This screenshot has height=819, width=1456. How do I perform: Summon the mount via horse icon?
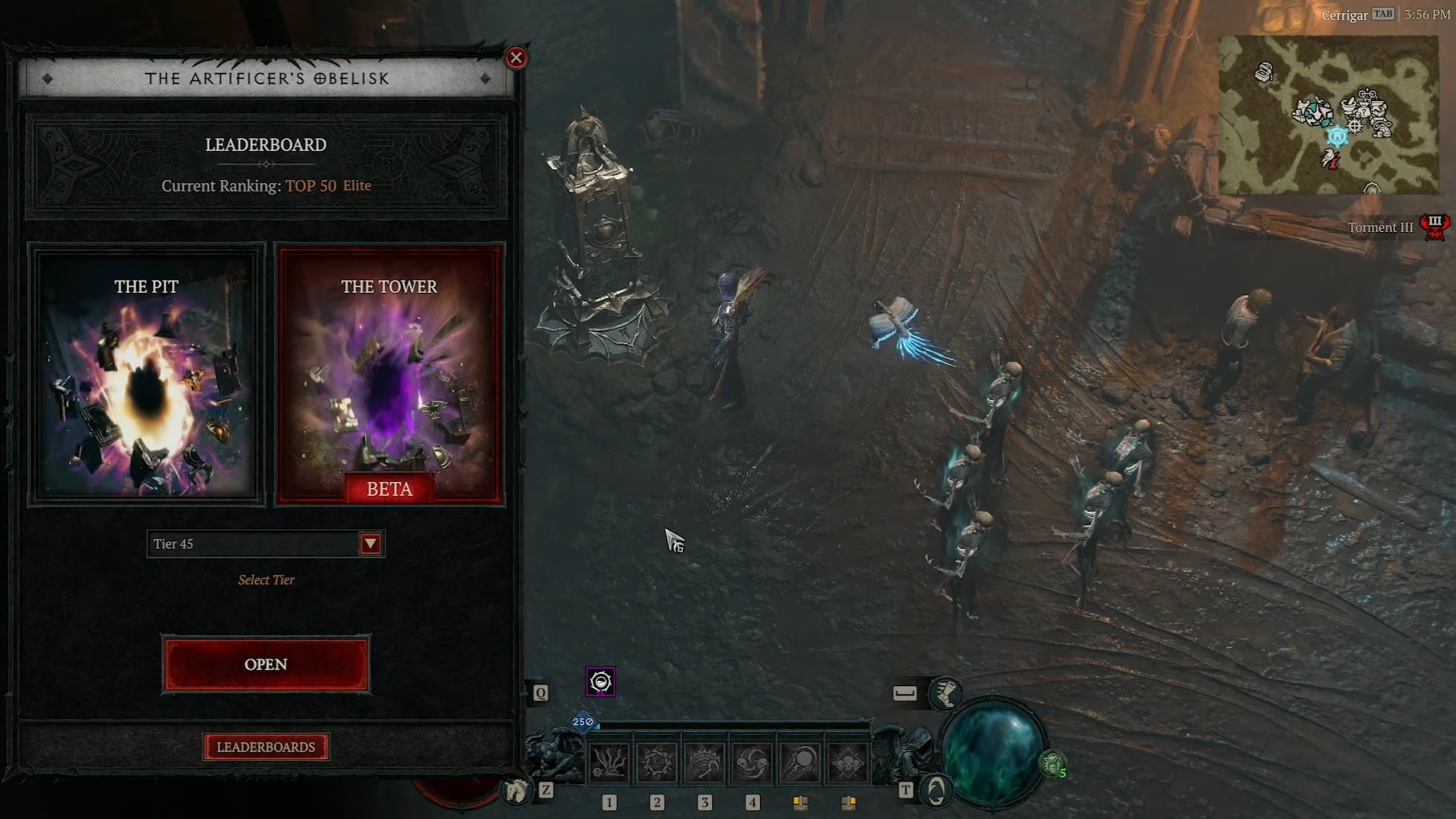tap(515, 791)
